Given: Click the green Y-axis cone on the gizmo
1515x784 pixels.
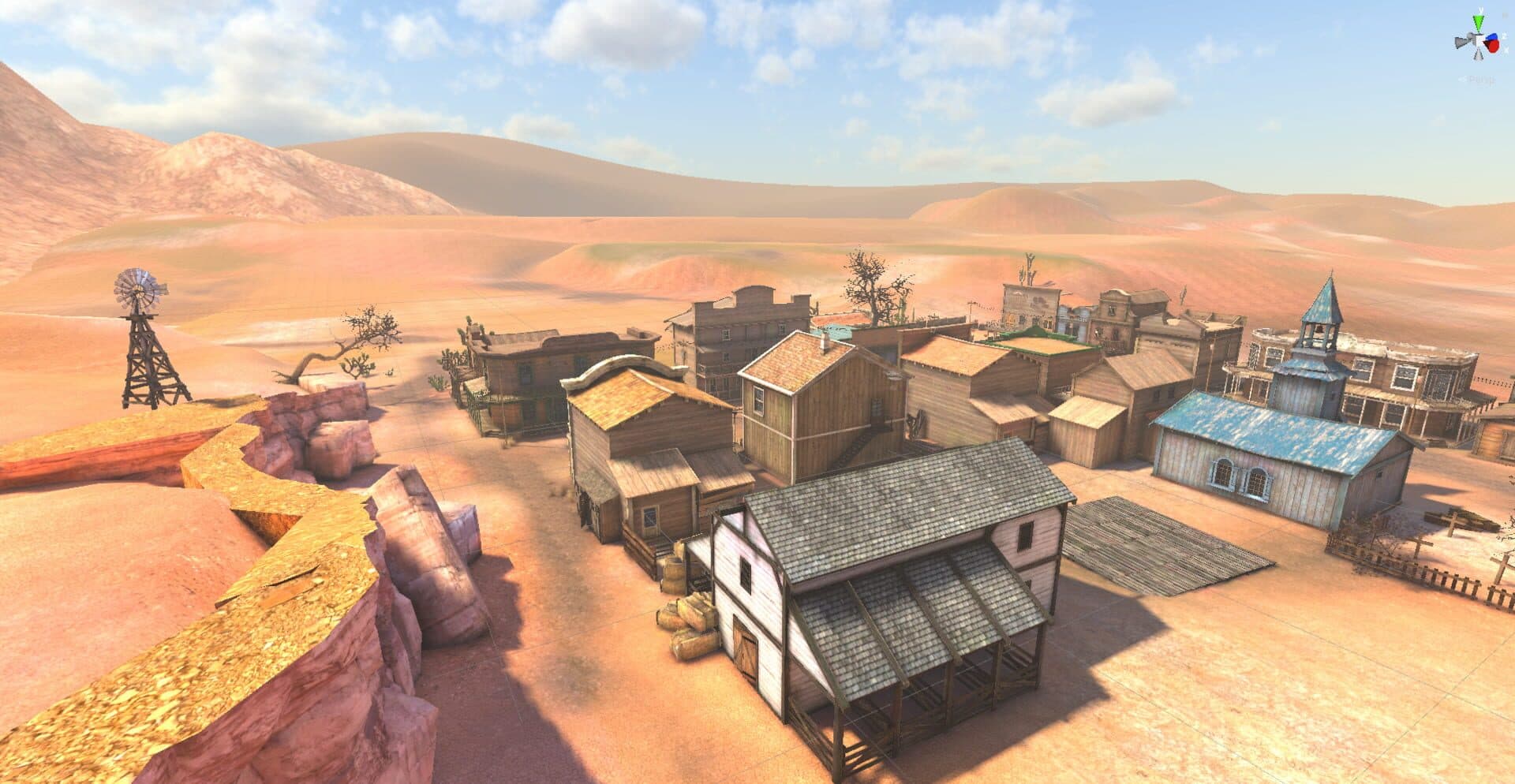Looking at the screenshot, I should click(x=1478, y=21).
